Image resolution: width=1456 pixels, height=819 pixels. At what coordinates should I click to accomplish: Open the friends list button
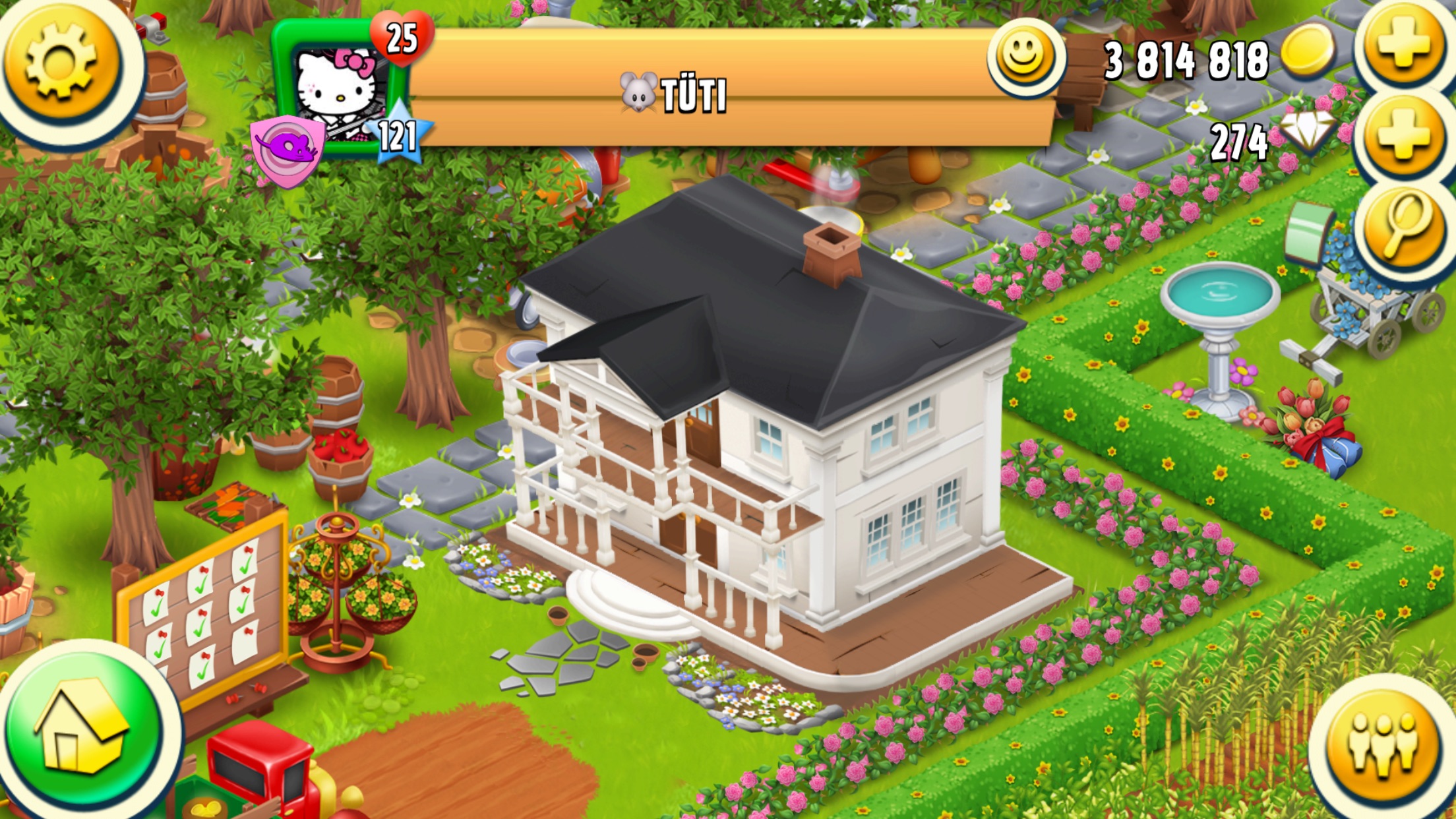(1382, 744)
